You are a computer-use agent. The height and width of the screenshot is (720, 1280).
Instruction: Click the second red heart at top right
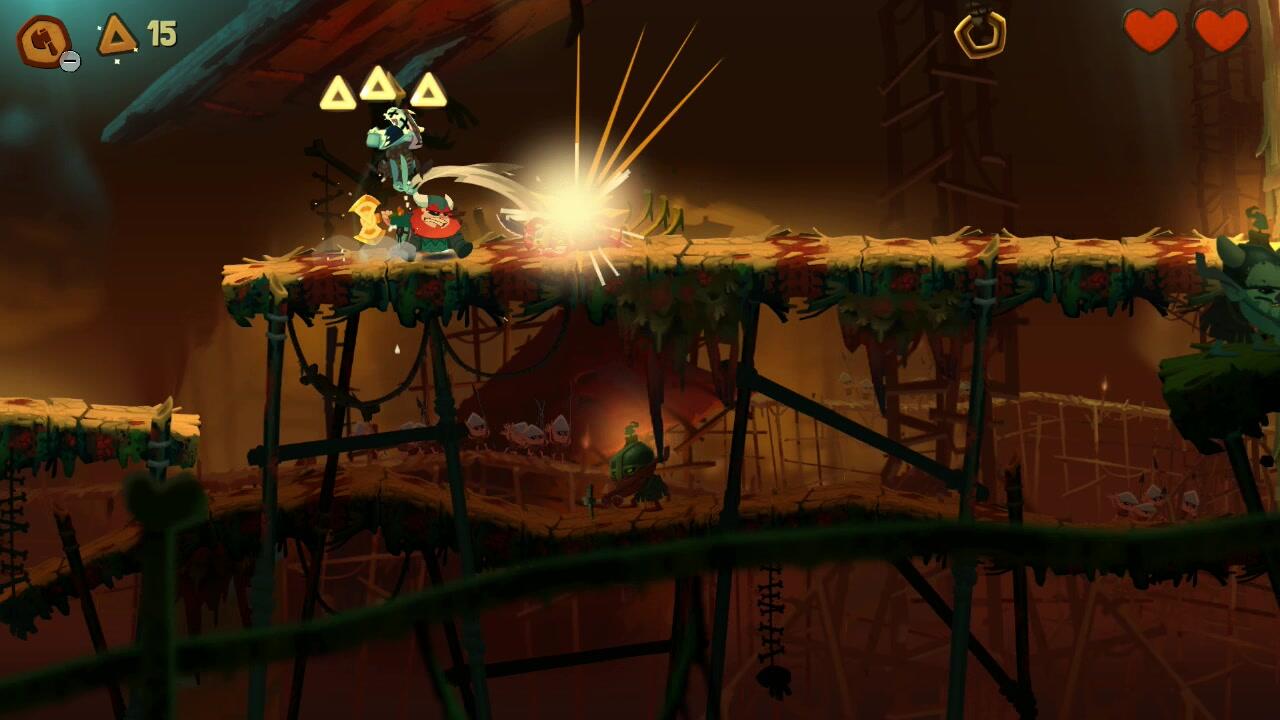coord(1220,33)
